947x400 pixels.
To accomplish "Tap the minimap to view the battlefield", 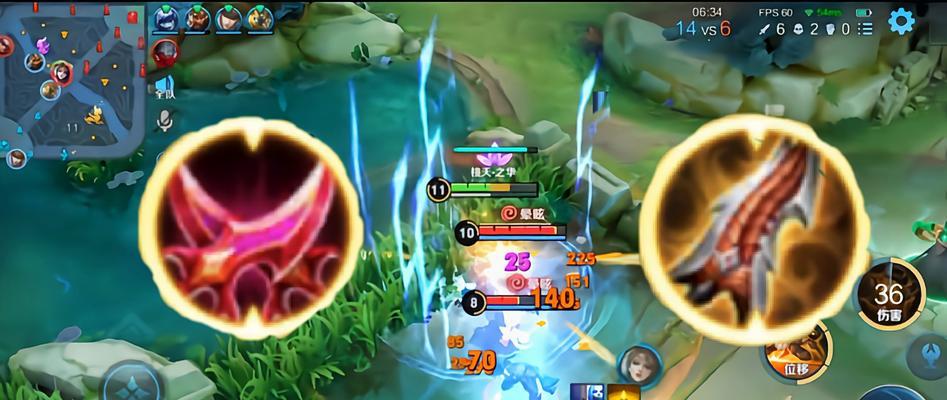I will point(70,80).
